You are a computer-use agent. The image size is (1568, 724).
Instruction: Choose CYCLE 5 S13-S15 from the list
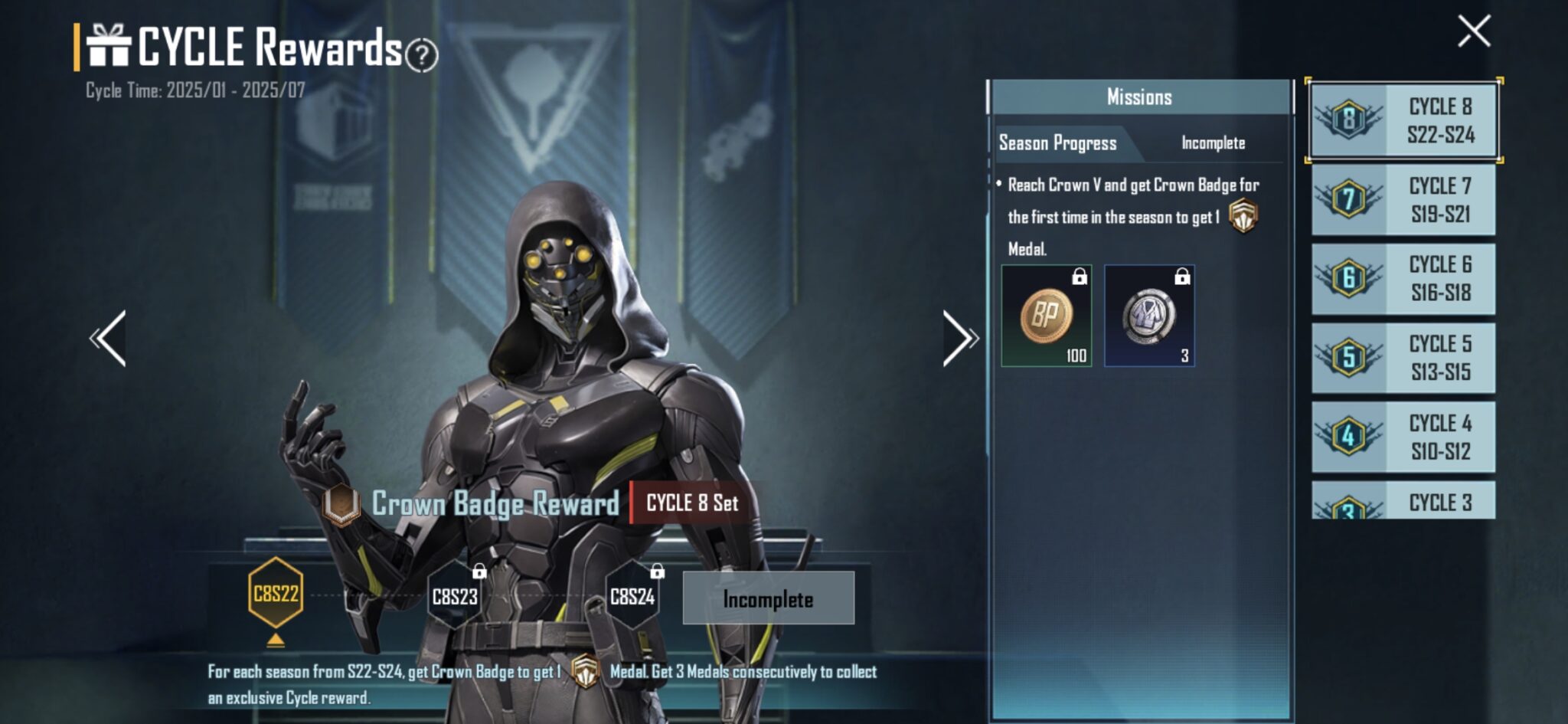tap(1403, 358)
